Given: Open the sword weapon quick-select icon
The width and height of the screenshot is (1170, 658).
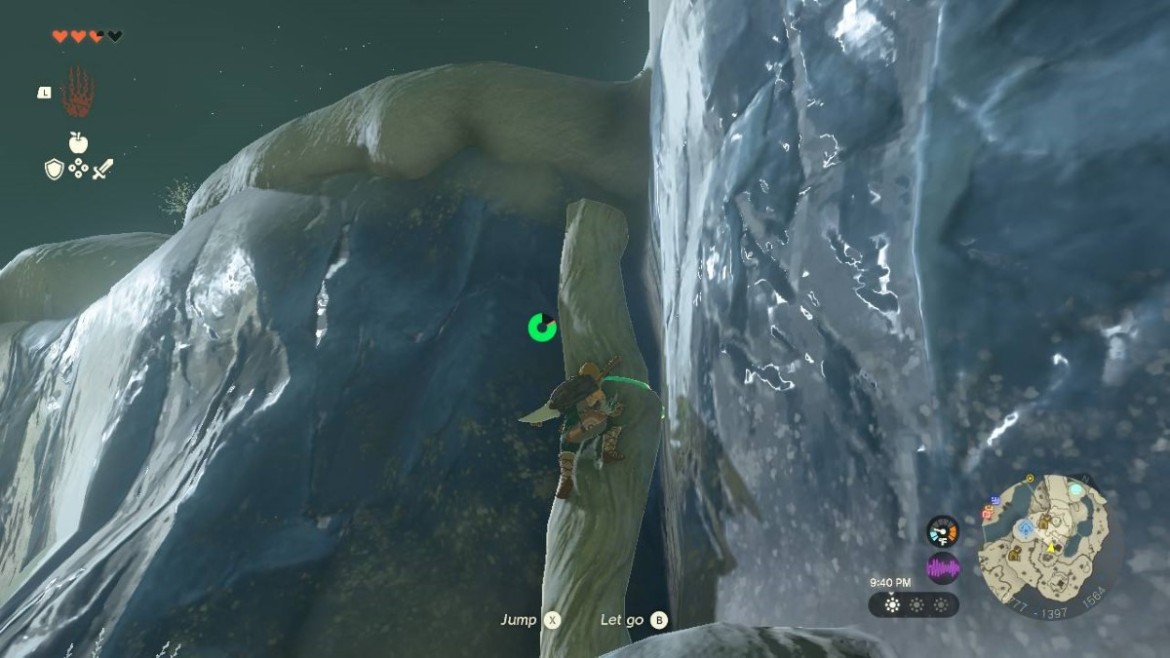Looking at the screenshot, I should click(102, 170).
